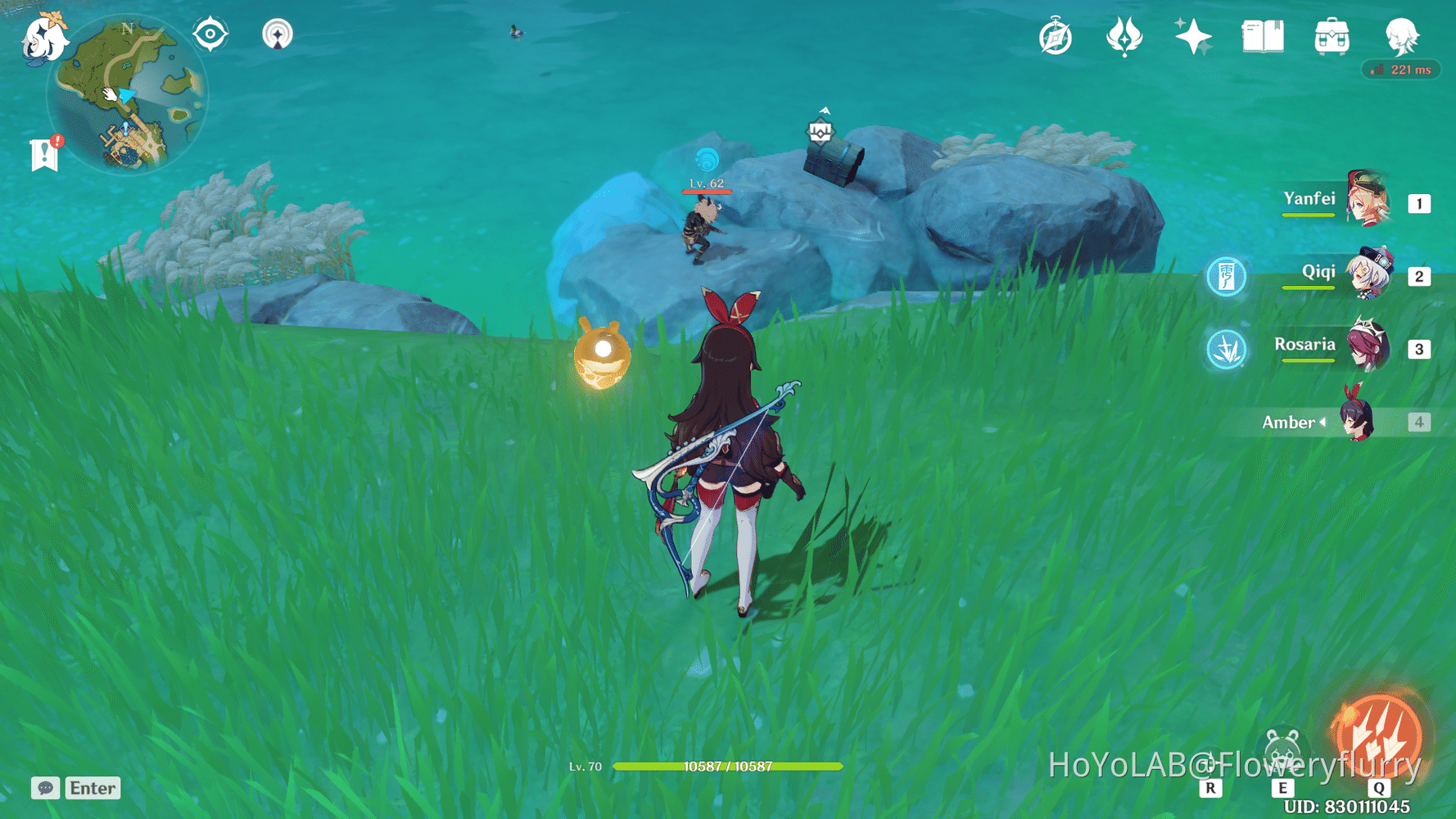Open the Adventurer Handbook compass icon
Image resolution: width=1456 pixels, height=819 pixels.
coord(1055,36)
